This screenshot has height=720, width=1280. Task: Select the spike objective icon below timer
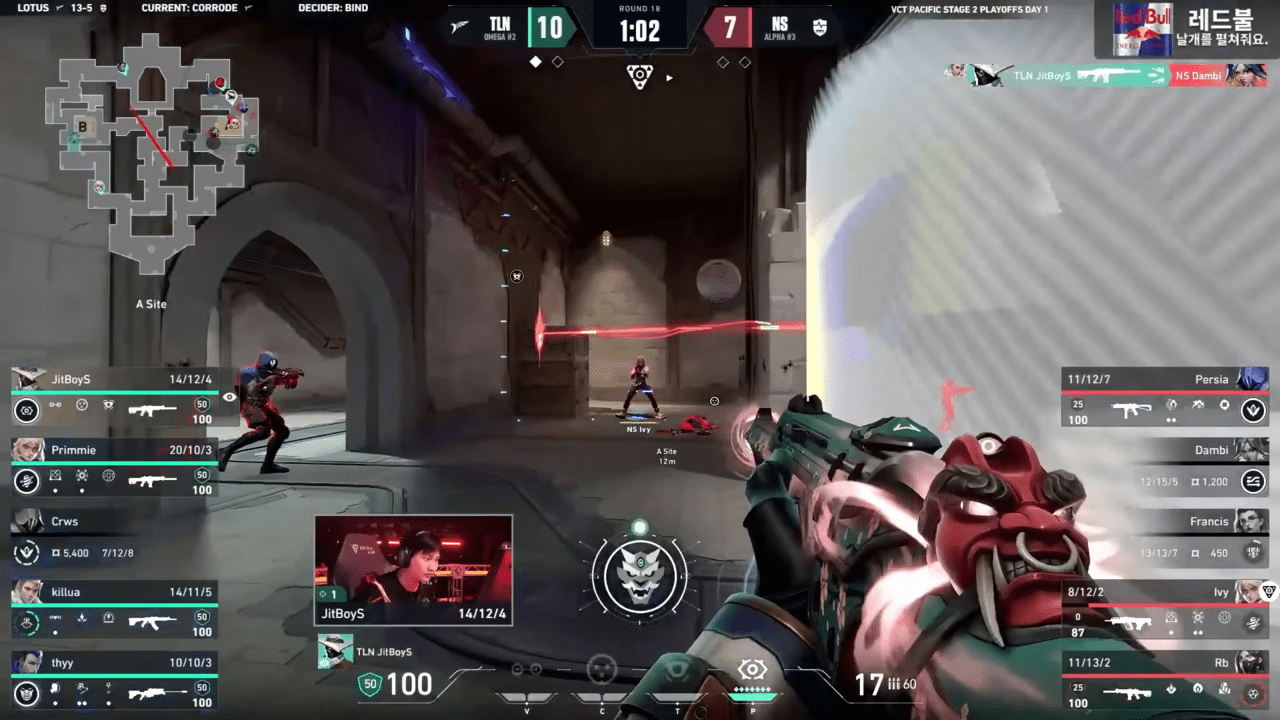point(640,75)
